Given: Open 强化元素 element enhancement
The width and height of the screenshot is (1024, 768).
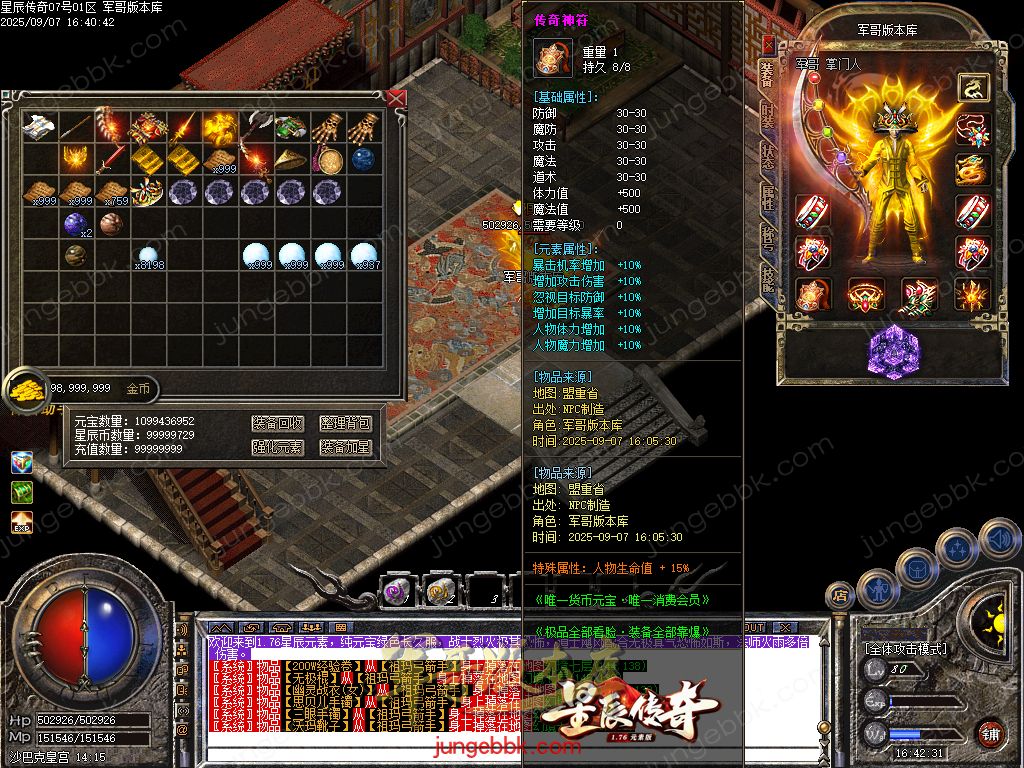Looking at the screenshot, I should [277, 447].
